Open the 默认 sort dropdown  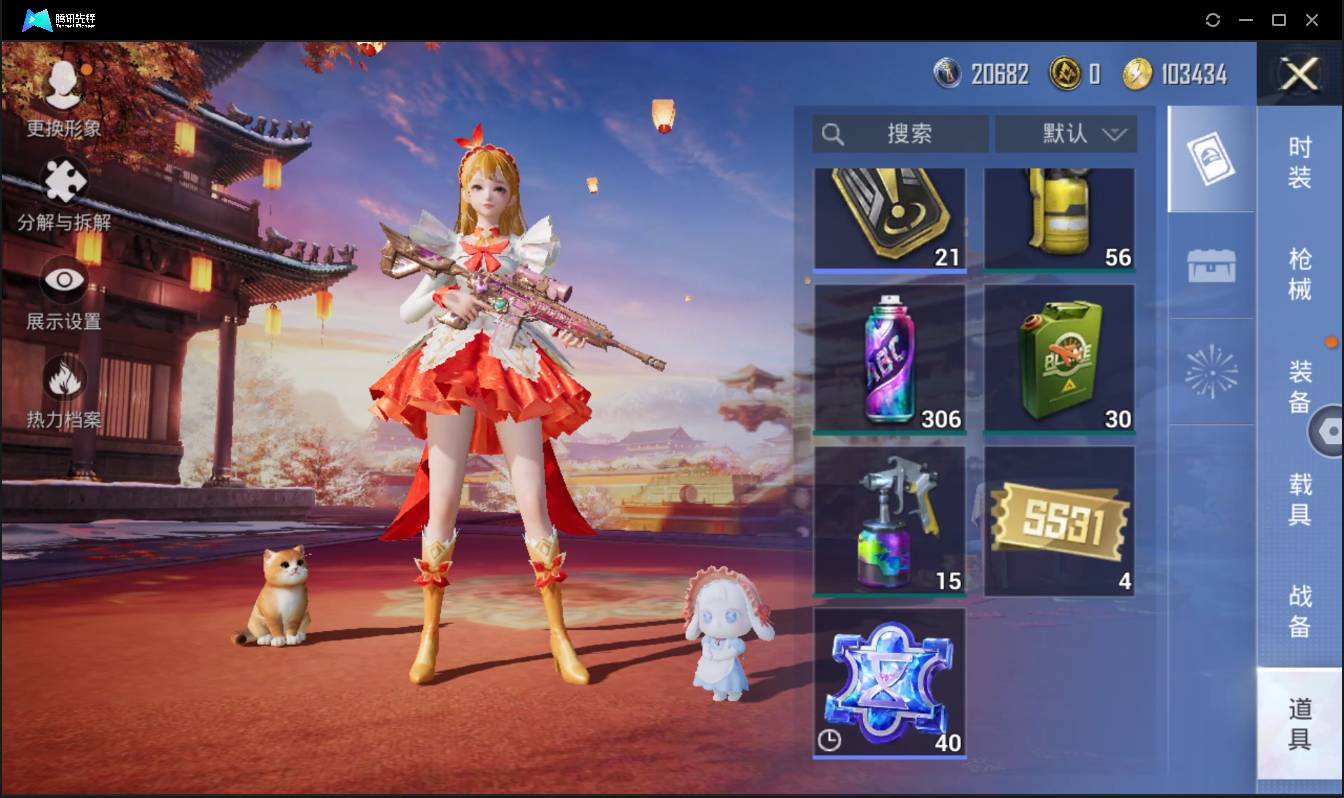(1066, 134)
